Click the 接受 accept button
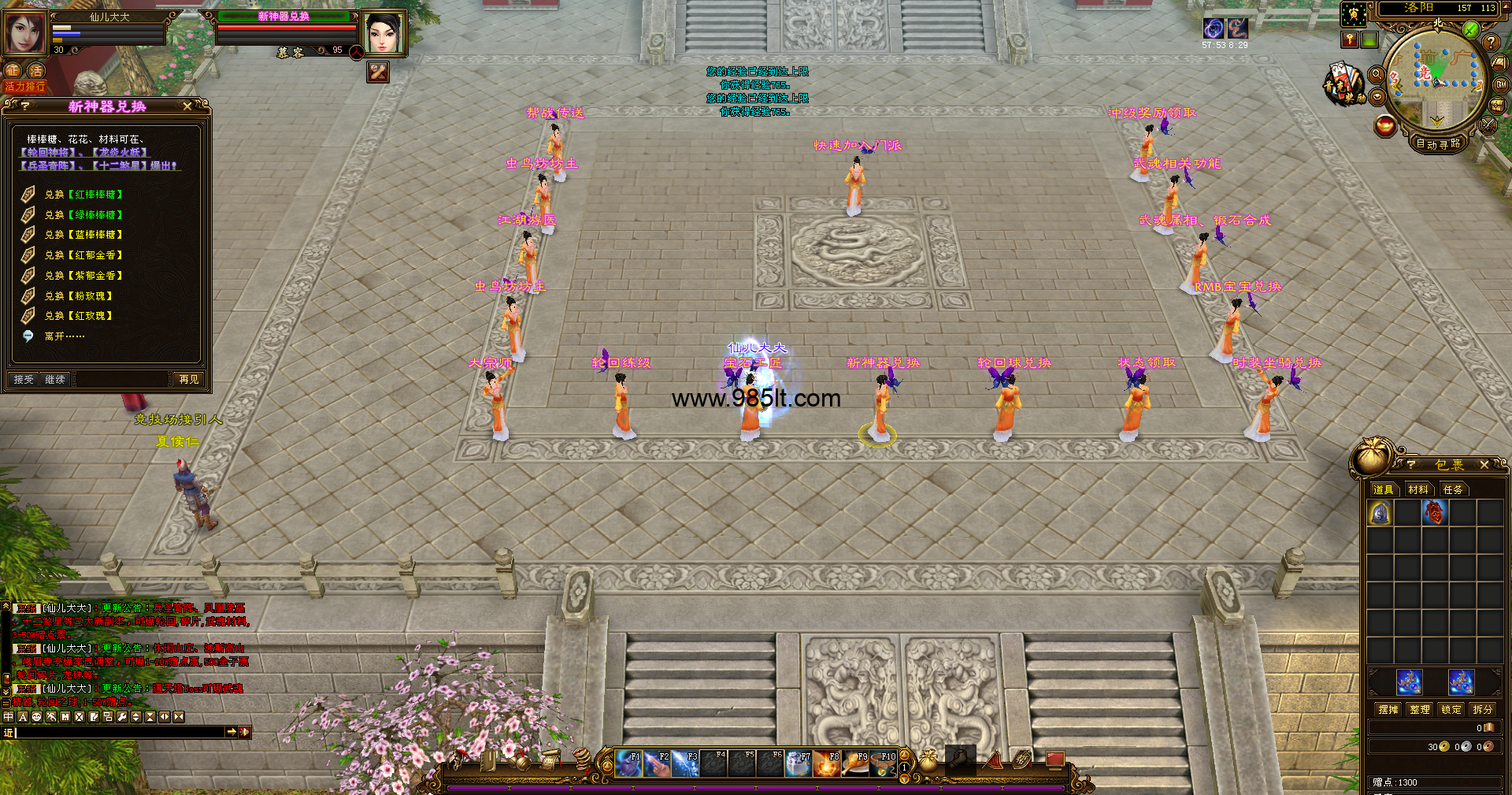Image resolution: width=1512 pixels, height=795 pixels. pos(24,380)
